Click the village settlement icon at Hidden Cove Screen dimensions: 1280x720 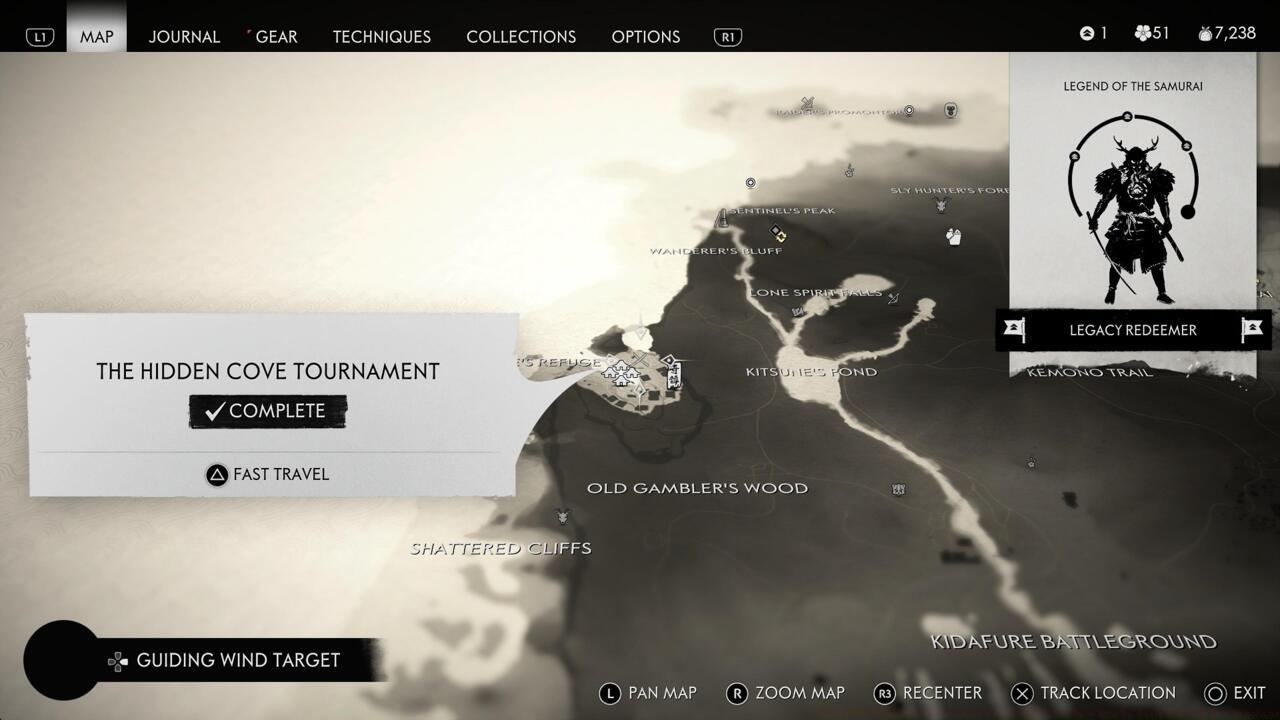click(x=622, y=372)
